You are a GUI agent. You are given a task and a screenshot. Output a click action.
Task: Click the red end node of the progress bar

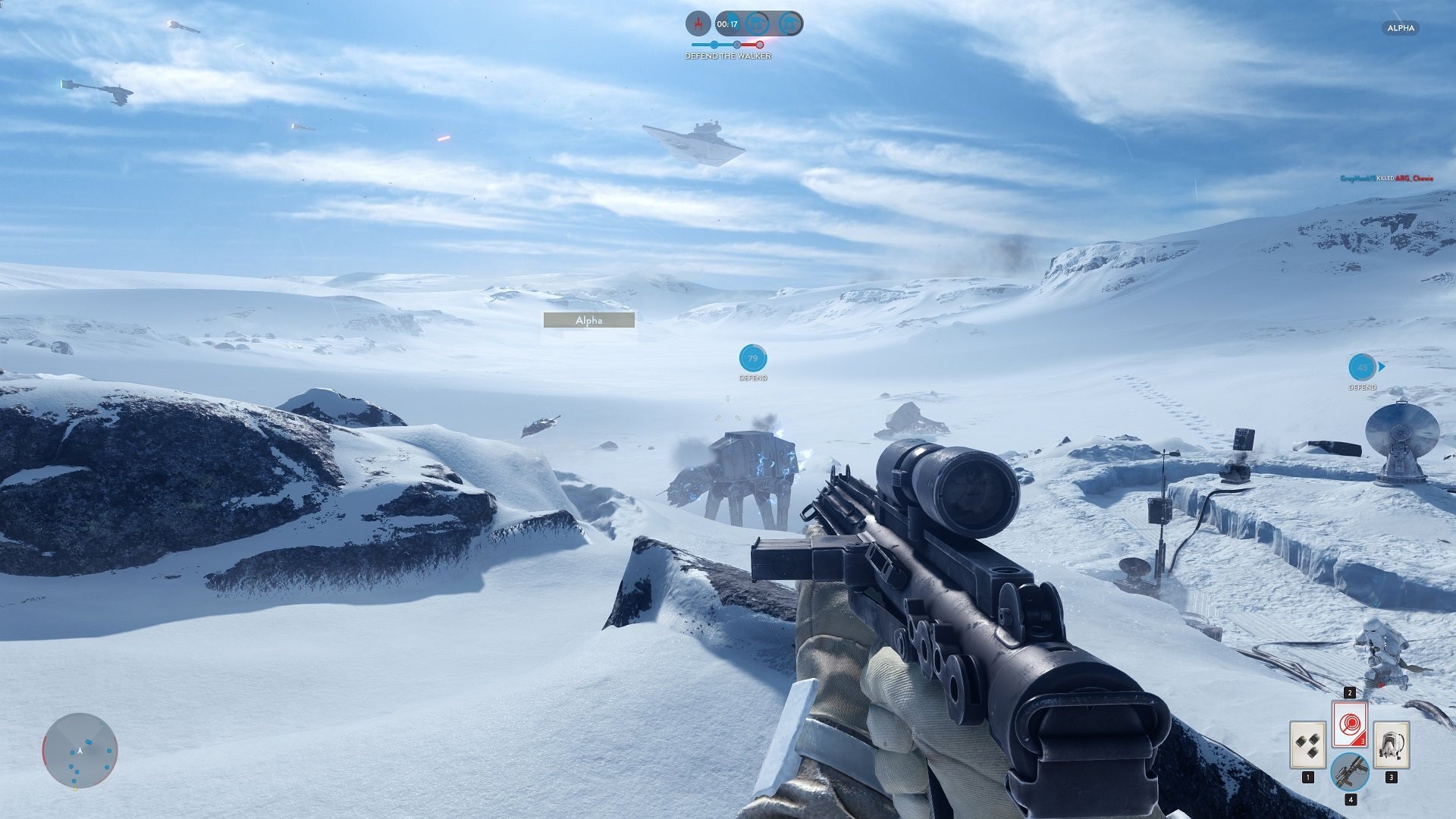click(760, 45)
